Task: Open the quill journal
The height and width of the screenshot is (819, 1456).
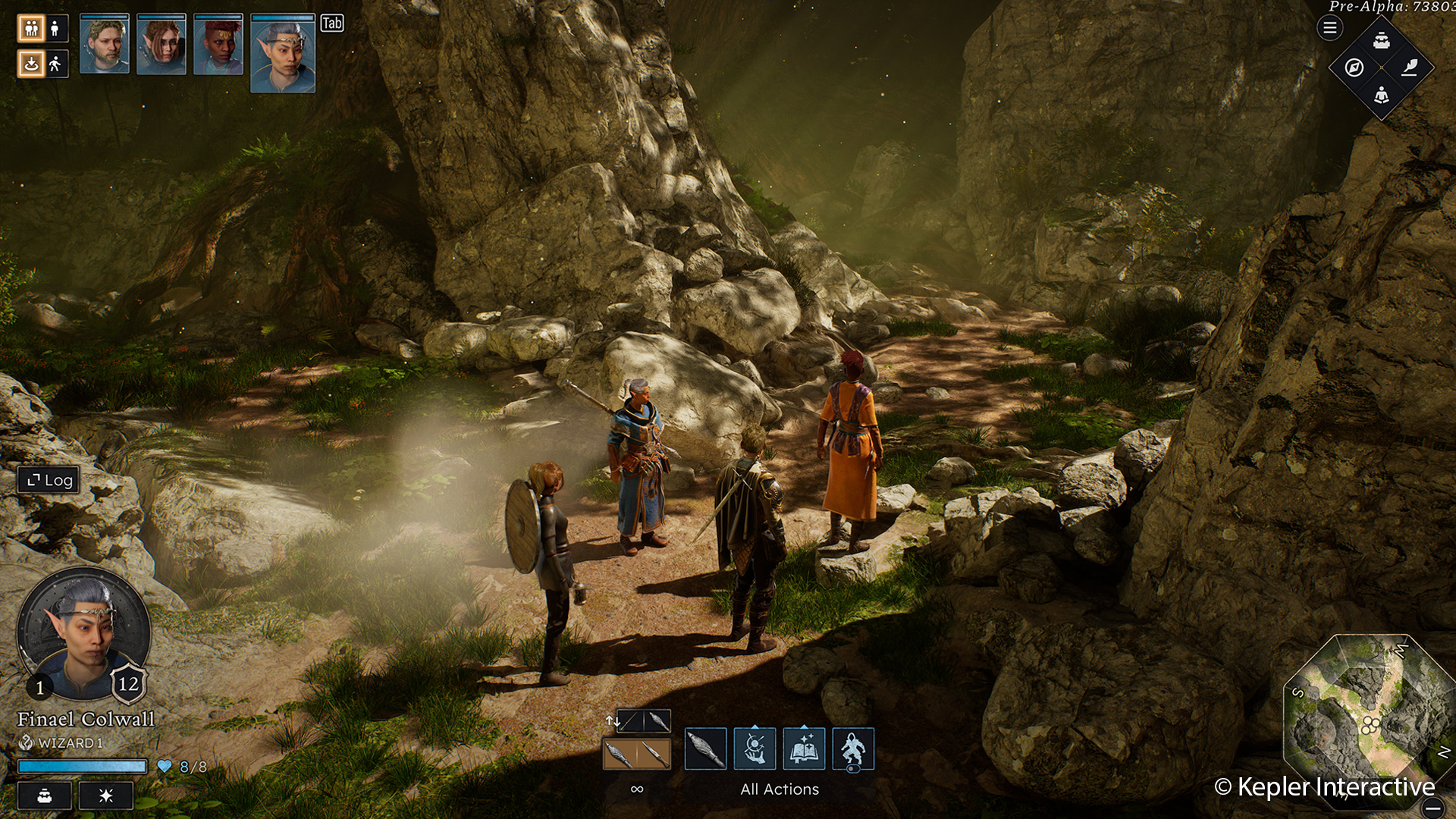Action: click(x=1409, y=67)
